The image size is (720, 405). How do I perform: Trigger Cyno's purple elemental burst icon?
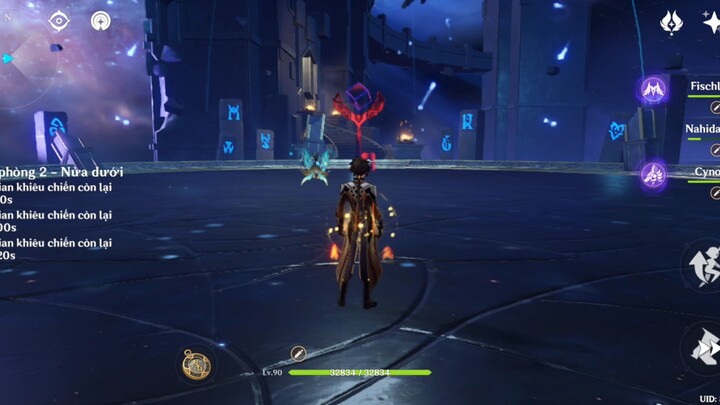(655, 175)
